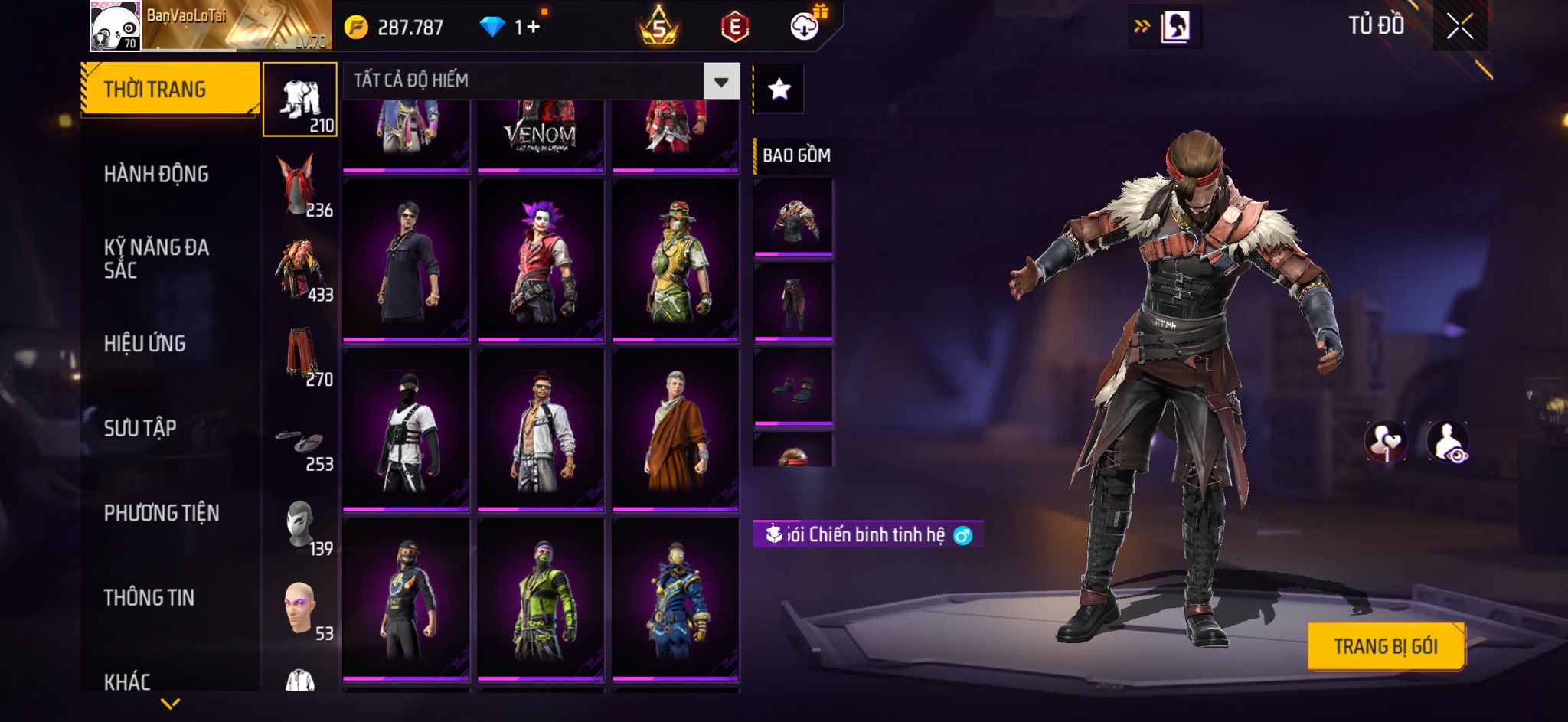This screenshot has height=722, width=1568.
Task: Select the Thông Tin tab
Action: 149,597
